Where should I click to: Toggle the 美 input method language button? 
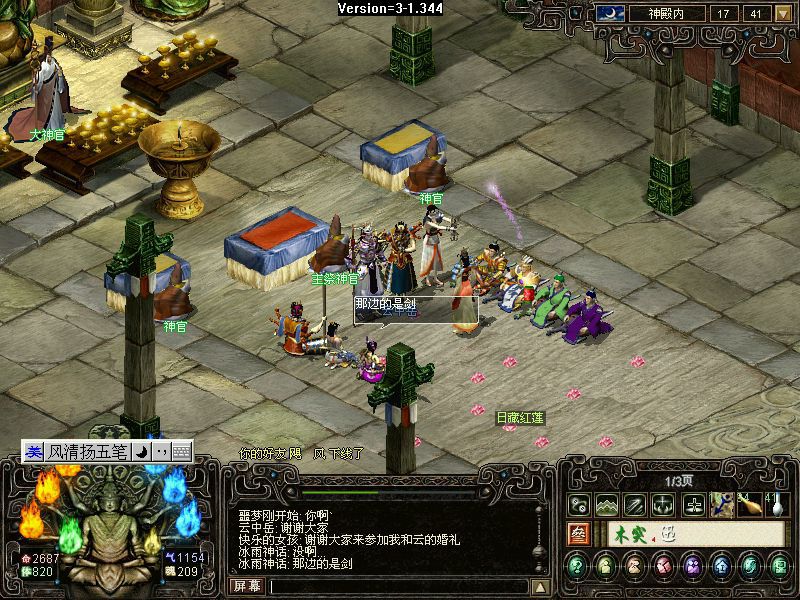[x=34, y=452]
